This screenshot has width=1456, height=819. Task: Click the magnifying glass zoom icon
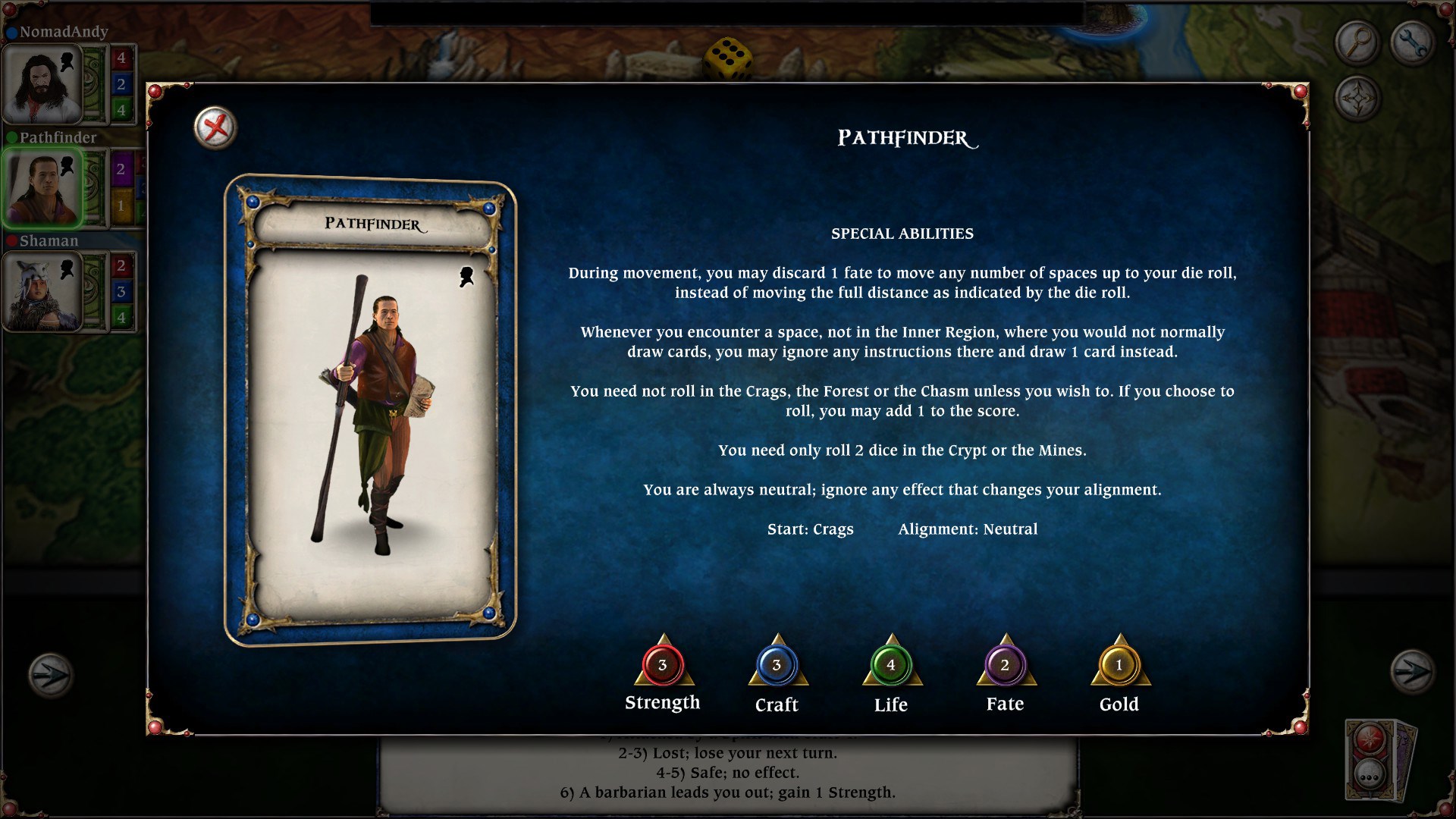pos(1357,40)
